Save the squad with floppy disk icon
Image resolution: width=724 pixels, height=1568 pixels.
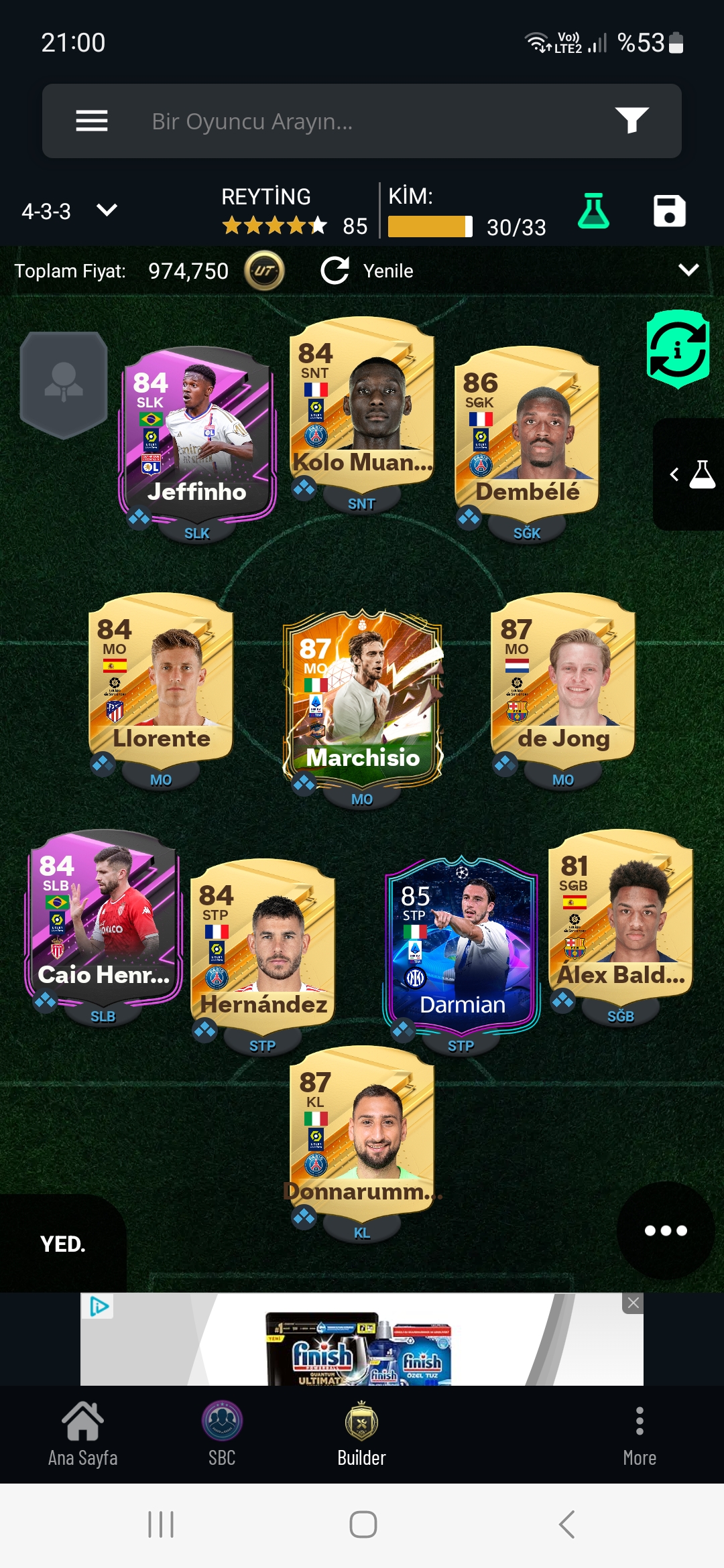coord(669,211)
